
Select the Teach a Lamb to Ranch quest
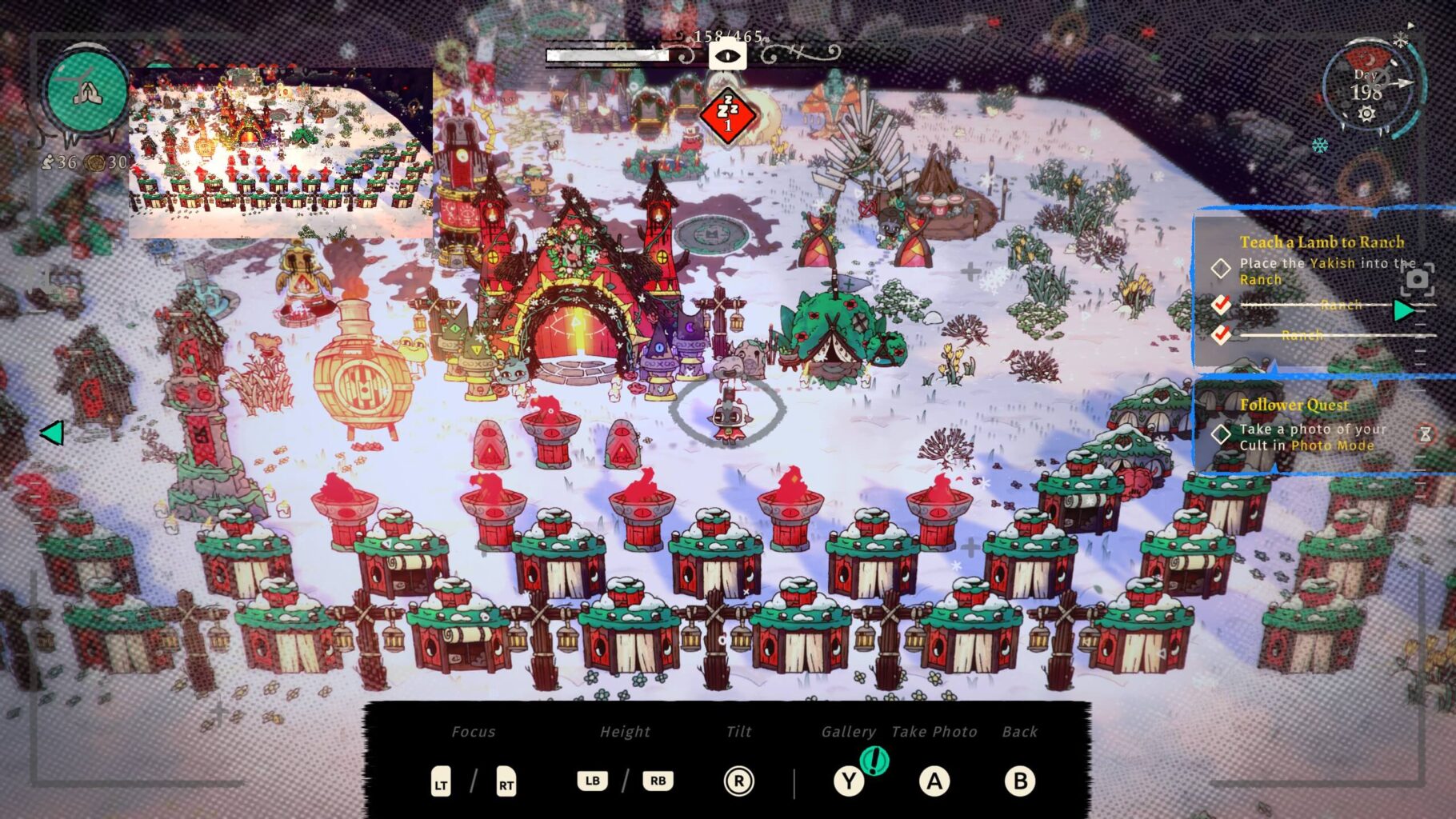coord(1321,242)
